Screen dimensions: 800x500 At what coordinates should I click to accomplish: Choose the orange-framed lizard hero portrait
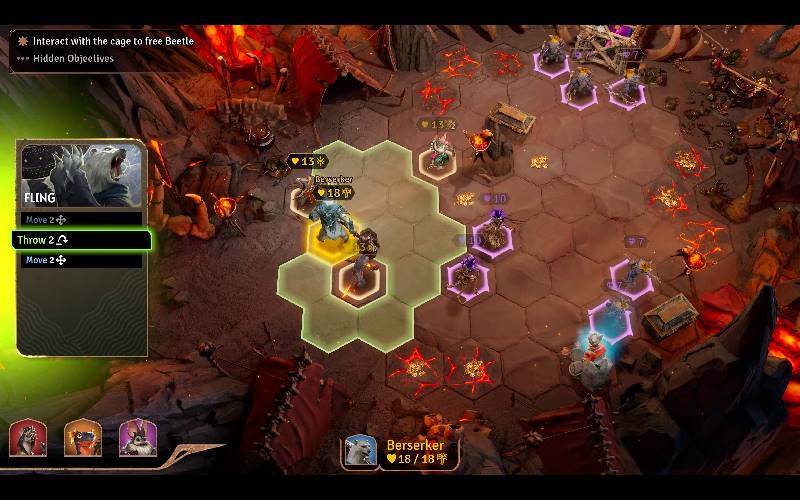click(82, 438)
